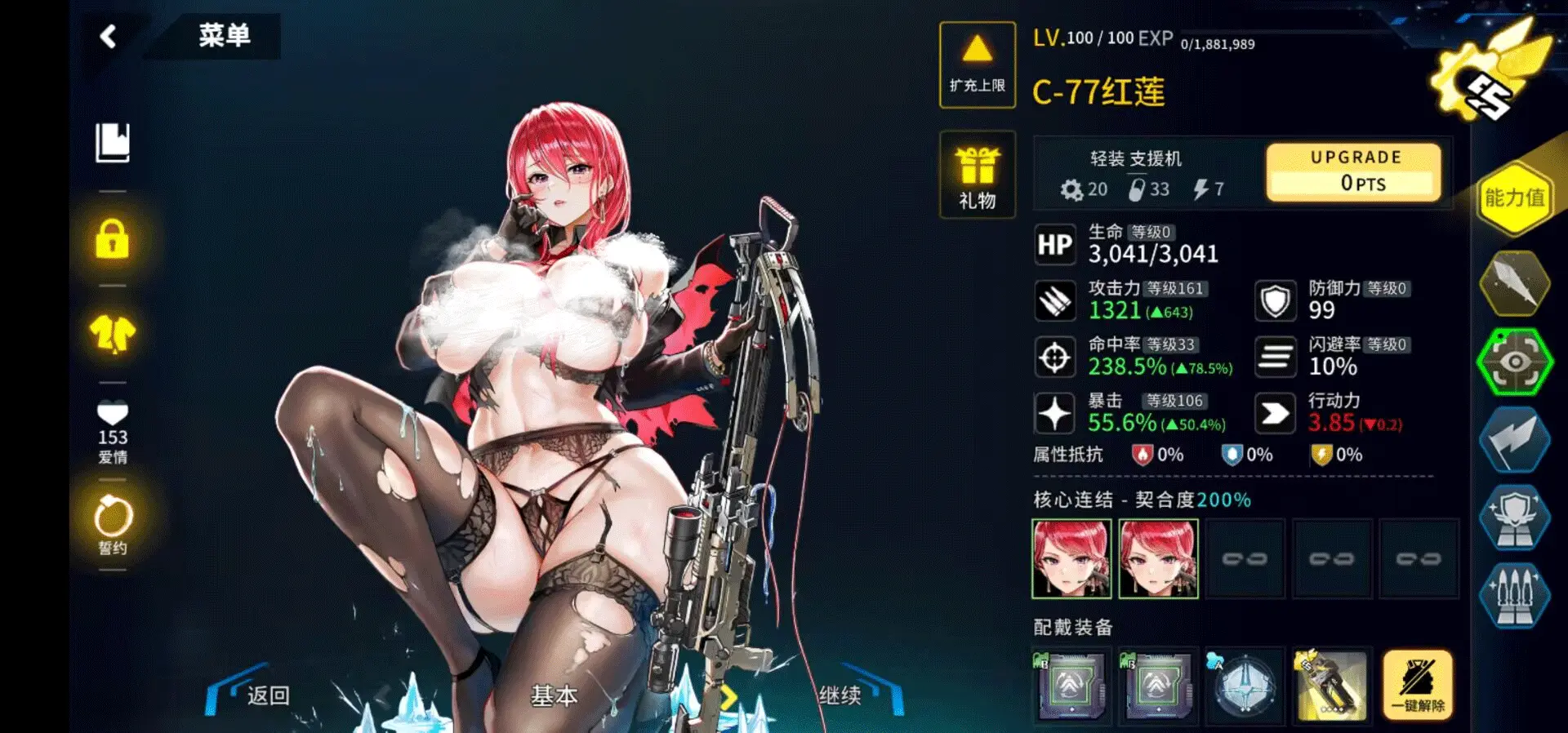Screen dimensions: 1568x733
Task: Select the green eye-scope hexagon tab
Action: (x=1514, y=362)
